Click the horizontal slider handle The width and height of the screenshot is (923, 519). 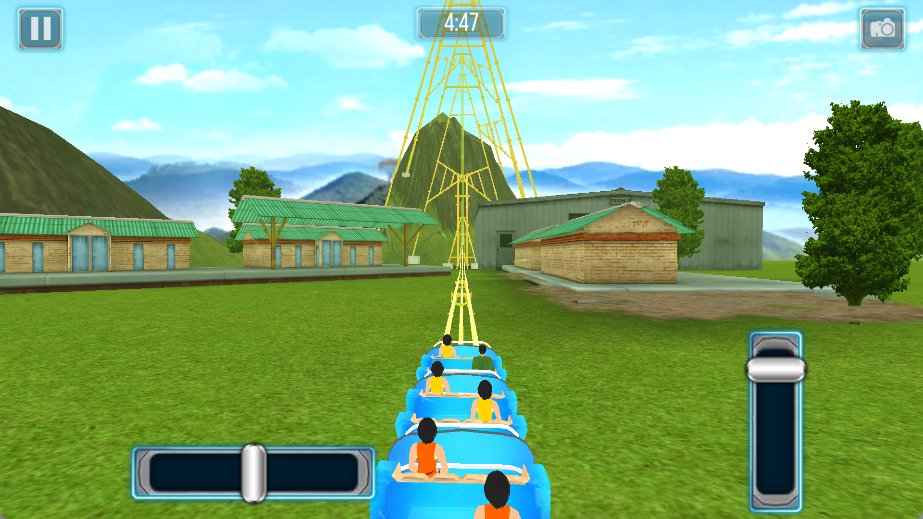pos(253,473)
